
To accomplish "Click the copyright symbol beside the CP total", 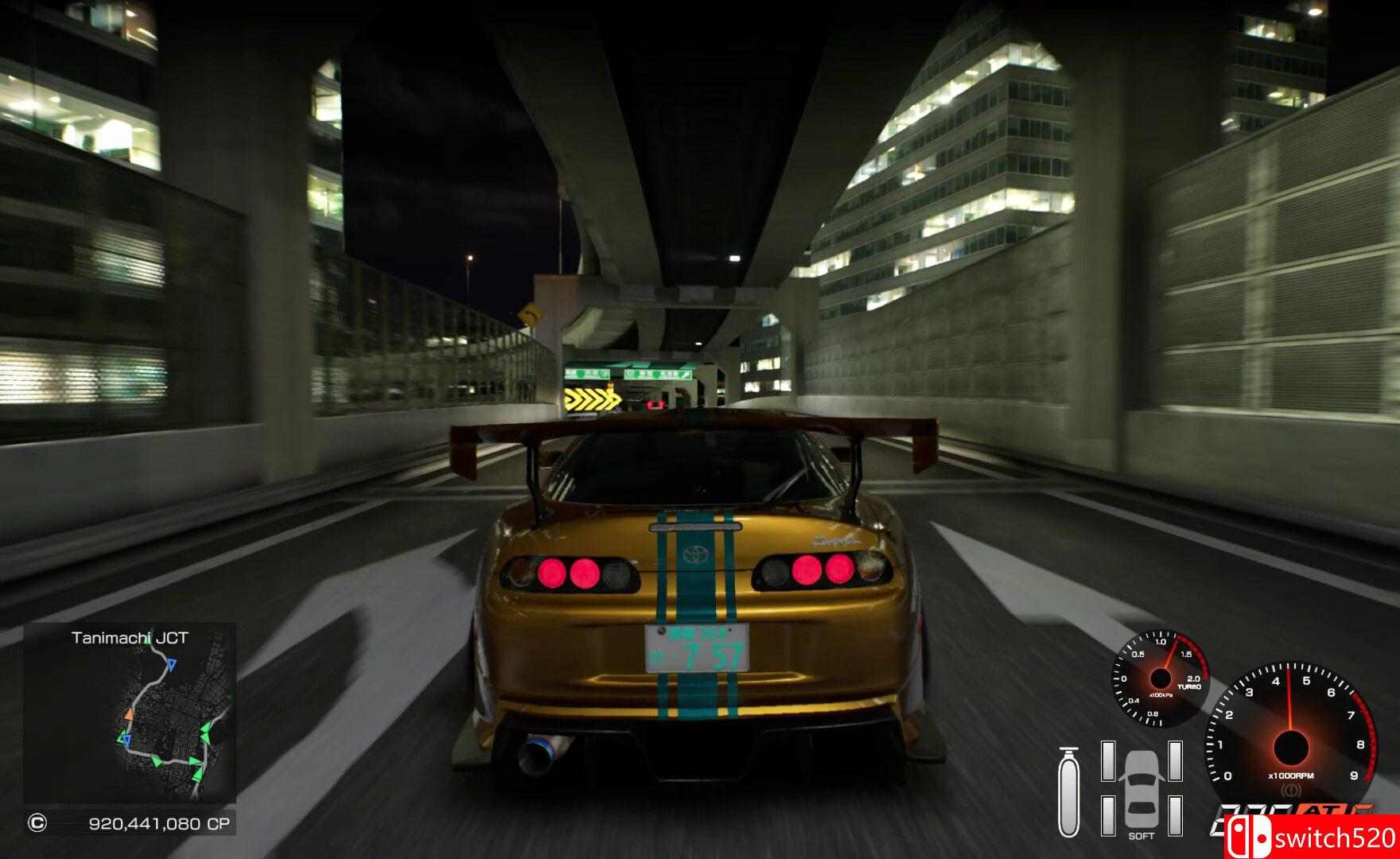I will [x=37, y=822].
